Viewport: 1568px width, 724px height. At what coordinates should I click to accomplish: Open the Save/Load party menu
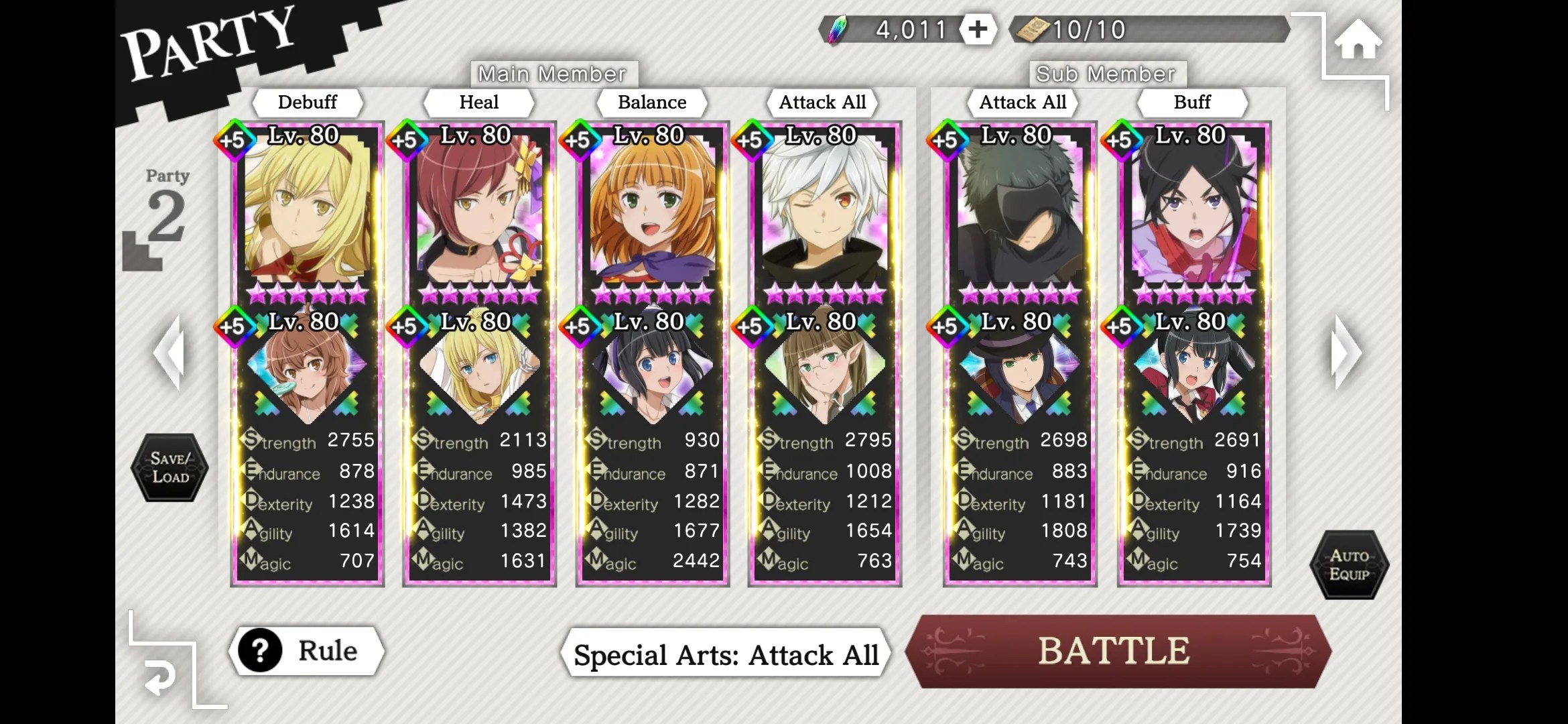tap(170, 468)
